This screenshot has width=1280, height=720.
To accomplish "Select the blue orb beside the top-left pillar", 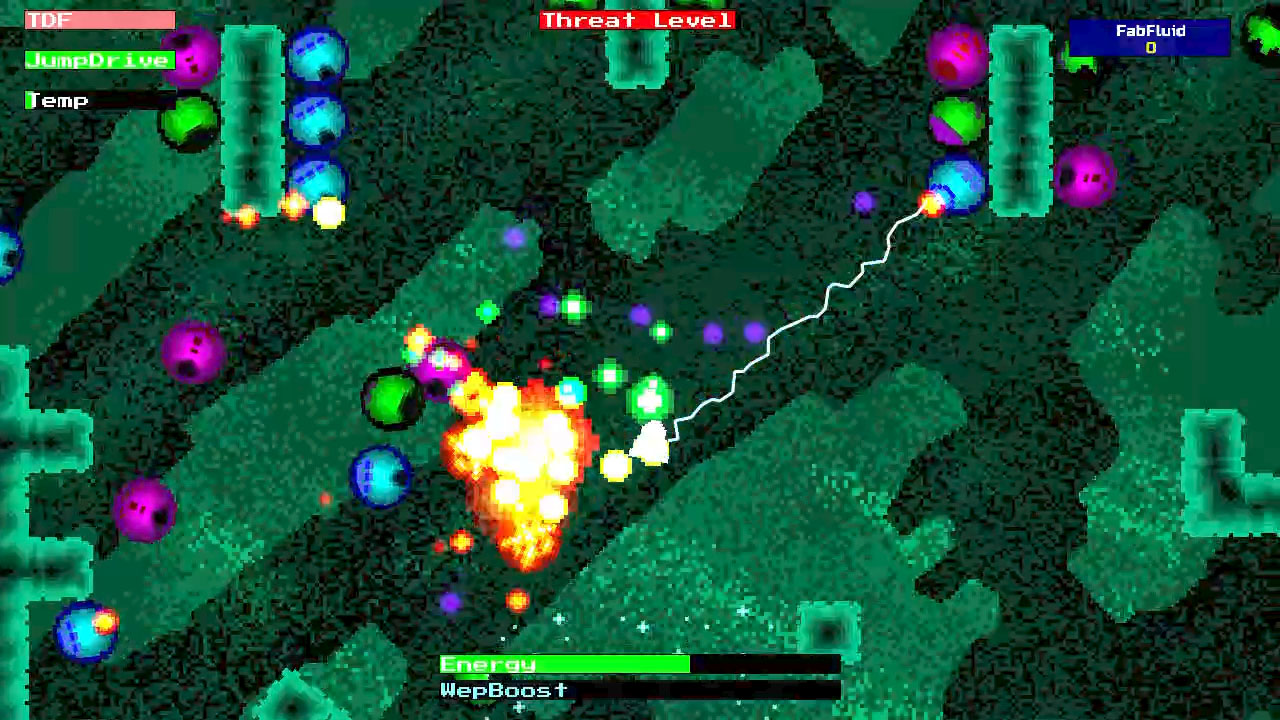I will (316, 55).
